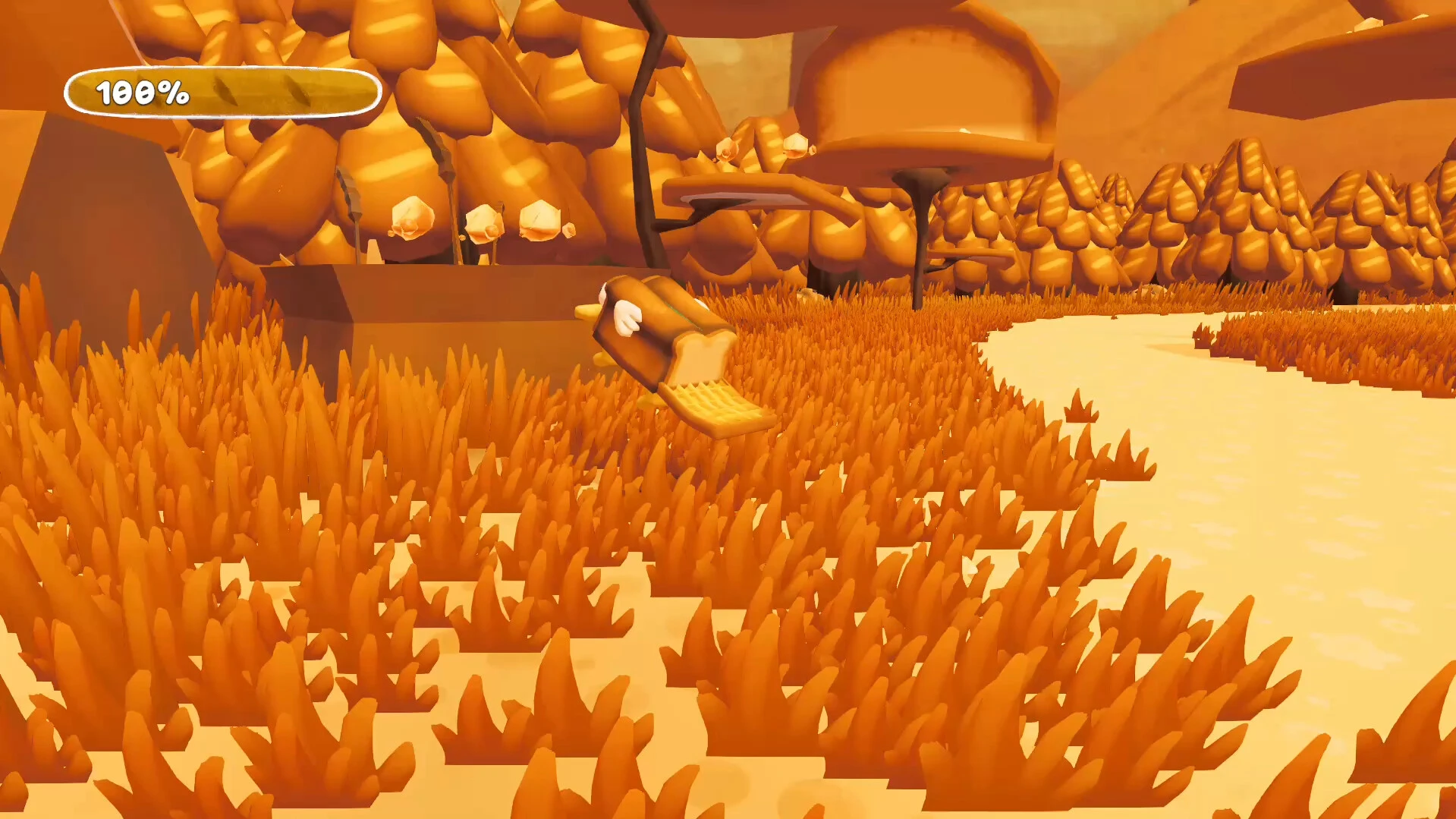The image size is (1456, 819).
Task: Click the 100% percentage text label
Action: (x=141, y=94)
